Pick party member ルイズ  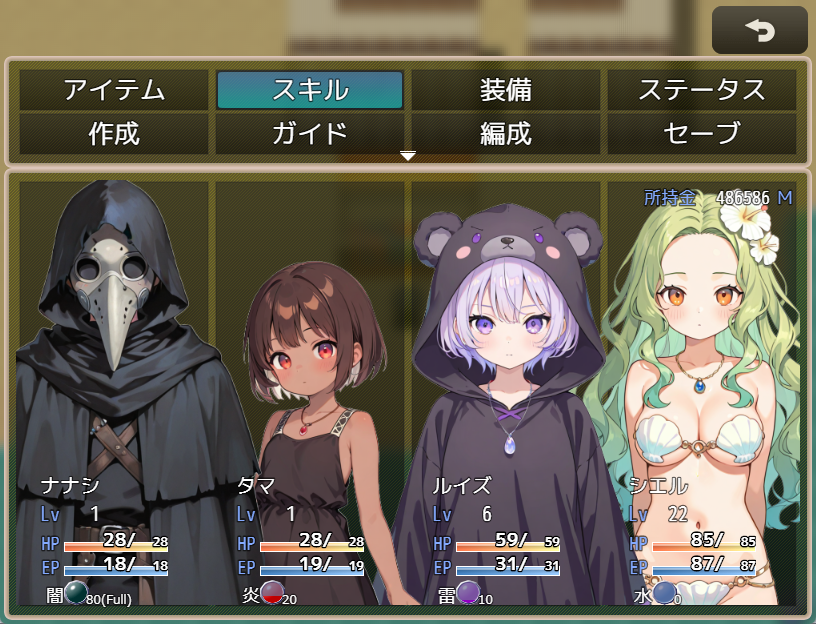pos(506,390)
